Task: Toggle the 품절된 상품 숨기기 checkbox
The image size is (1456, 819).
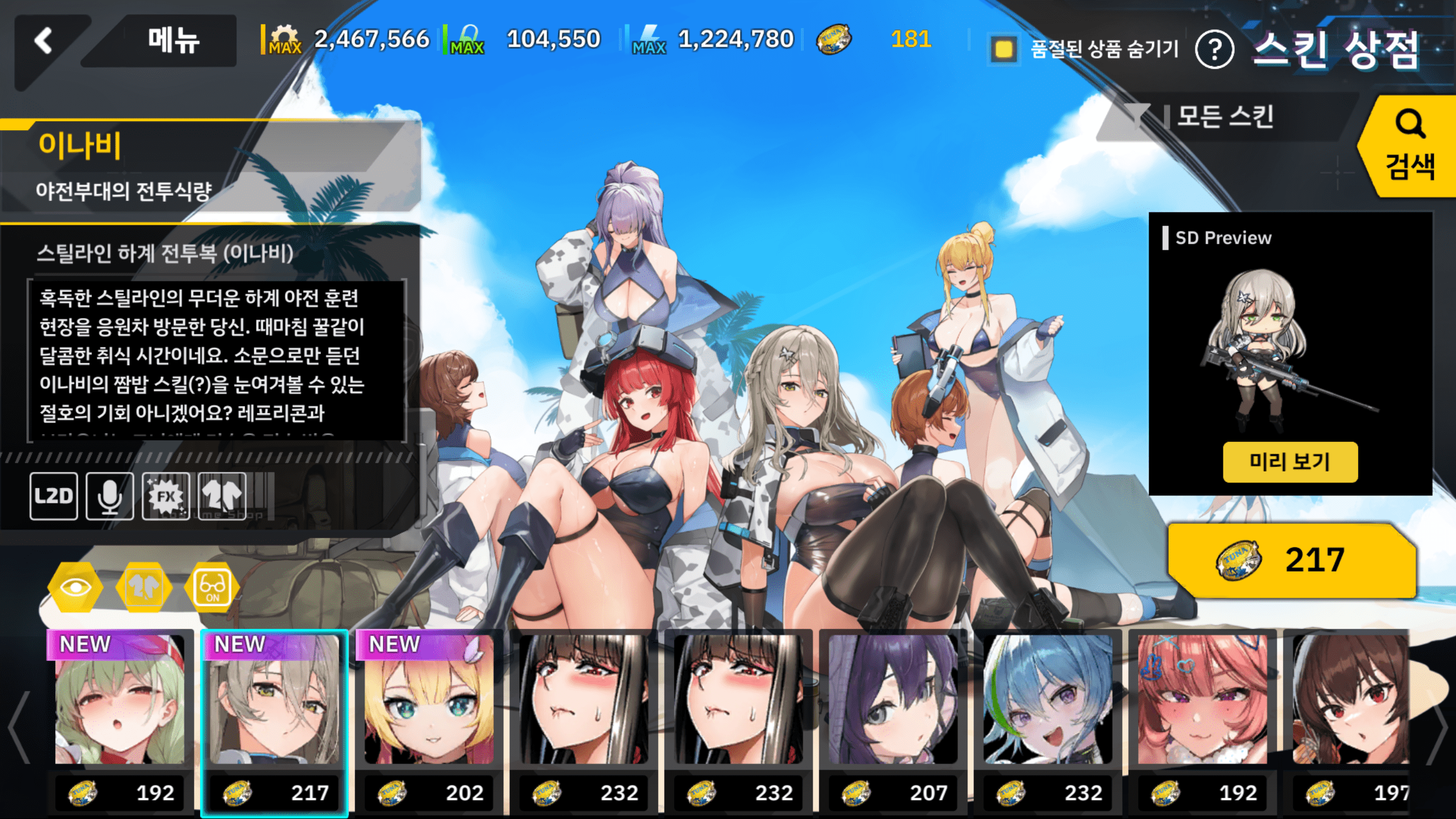Action: pos(1004,49)
